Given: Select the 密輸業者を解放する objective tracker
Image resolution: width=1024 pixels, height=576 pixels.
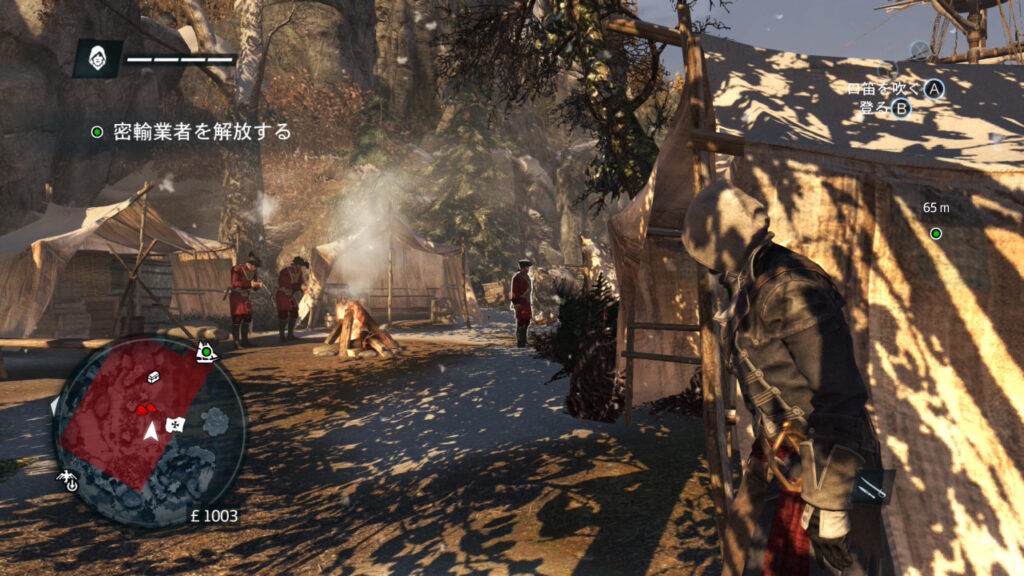Looking at the screenshot, I should [191, 131].
